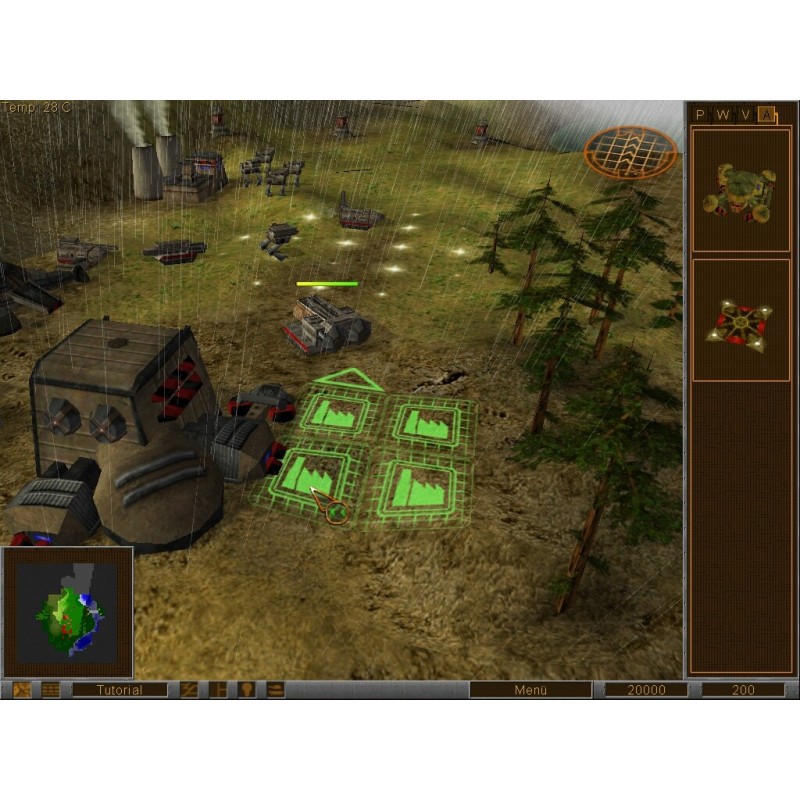Select the unit with the yellow health bar
The image size is (800, 800).
coord(327,322)
